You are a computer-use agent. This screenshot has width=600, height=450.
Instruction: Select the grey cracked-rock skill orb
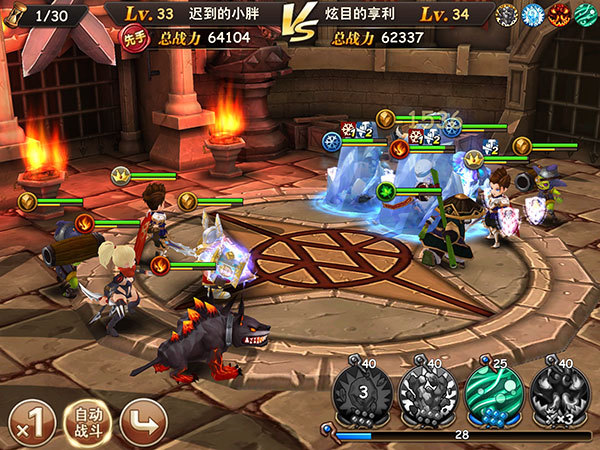[x=428, y=392]
